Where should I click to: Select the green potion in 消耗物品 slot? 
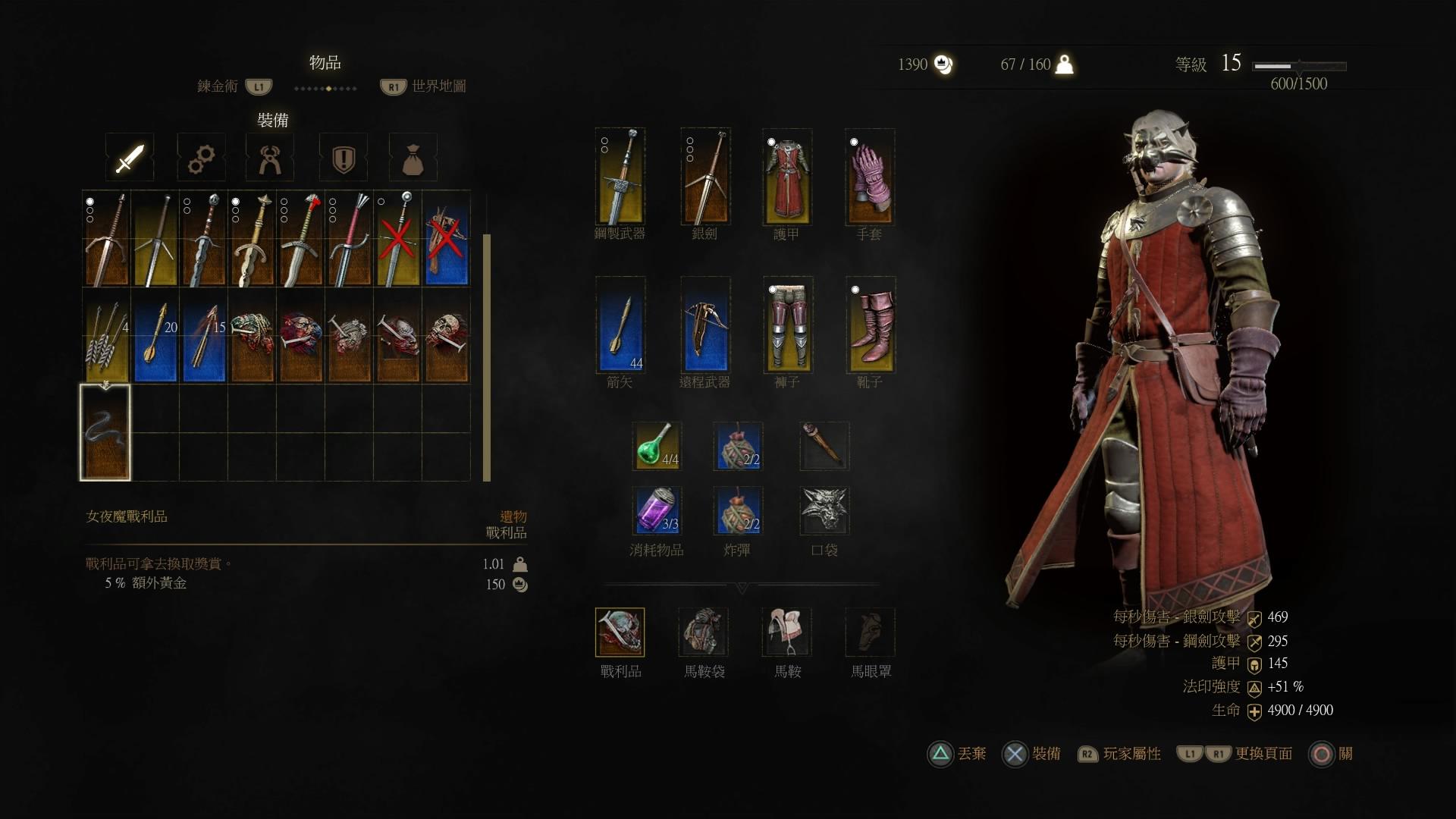pos(657,447)
